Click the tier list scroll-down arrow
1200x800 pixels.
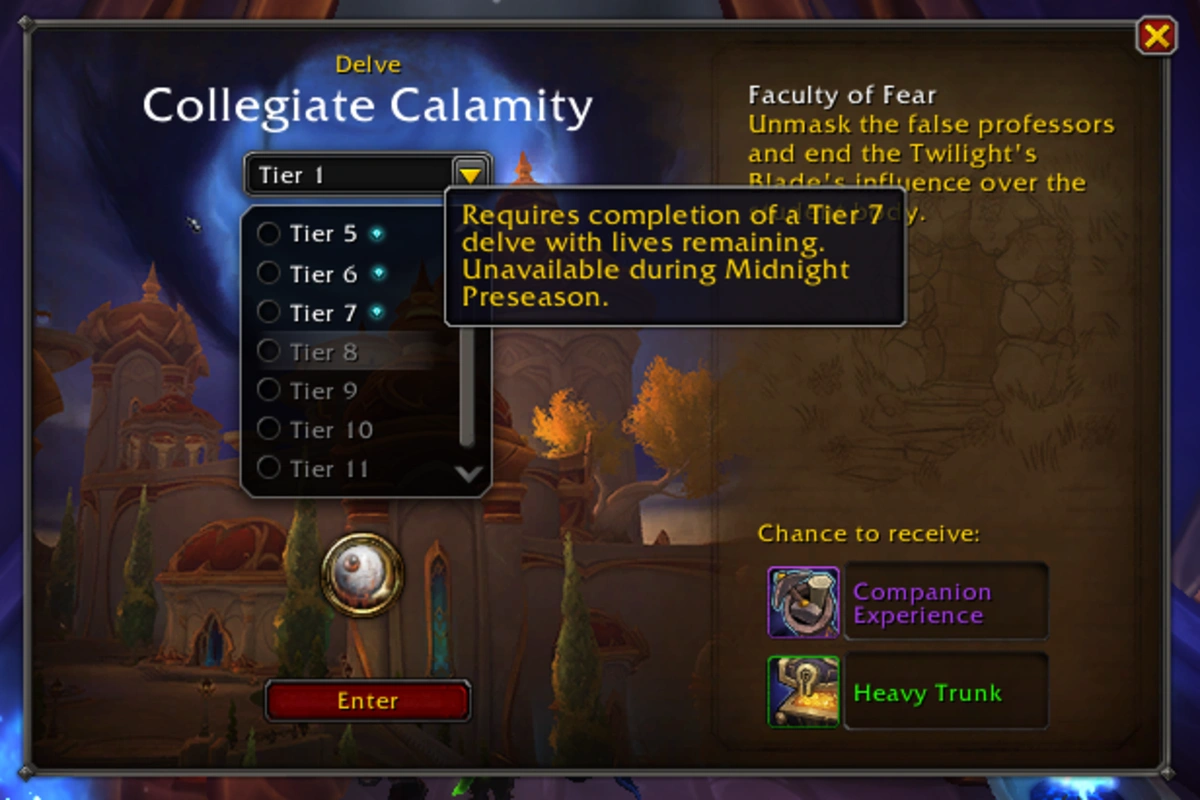point(468,474)
